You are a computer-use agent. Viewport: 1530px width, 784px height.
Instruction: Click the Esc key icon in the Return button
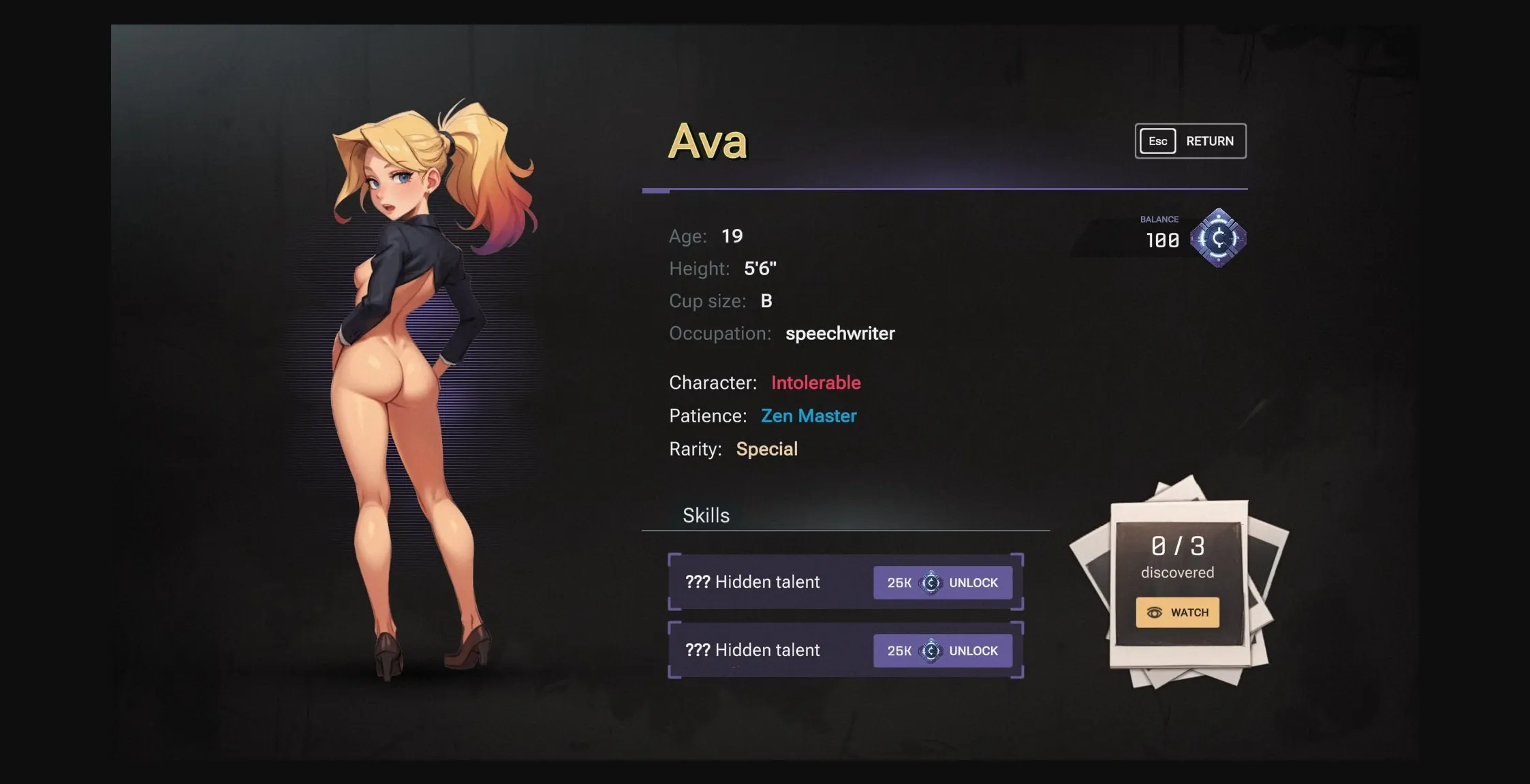tap(1157, 141)
